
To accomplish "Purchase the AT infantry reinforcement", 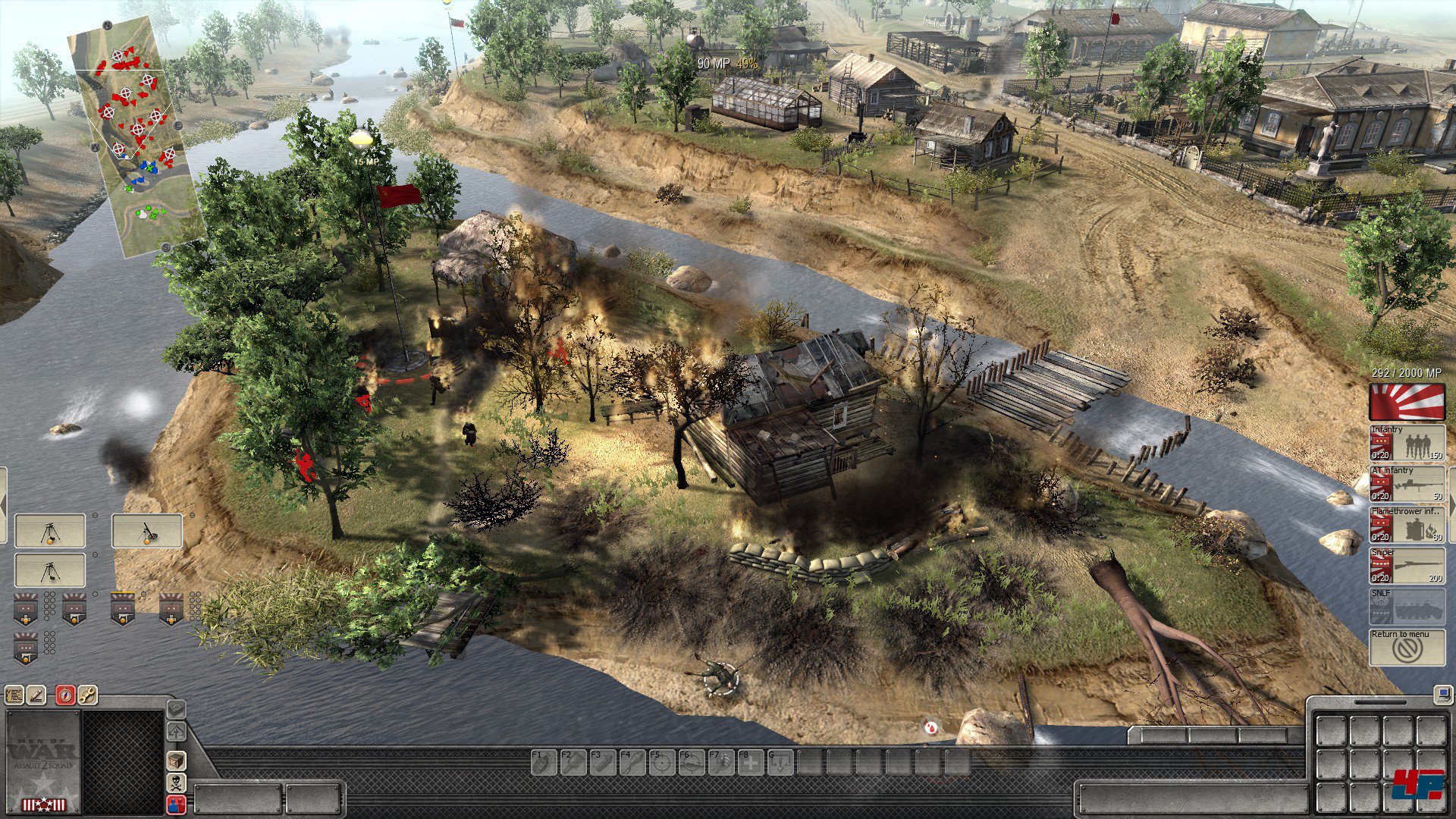I will point(1407,484).
